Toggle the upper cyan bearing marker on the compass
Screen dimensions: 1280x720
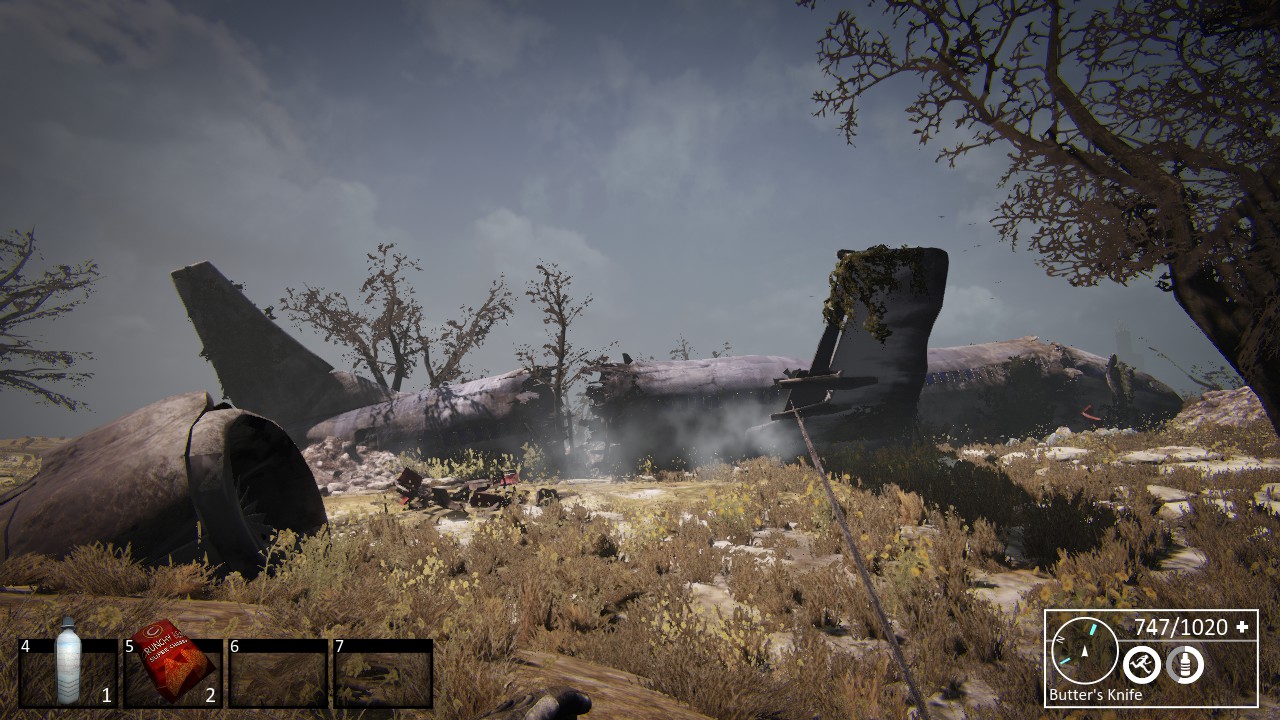[1093, 628]
